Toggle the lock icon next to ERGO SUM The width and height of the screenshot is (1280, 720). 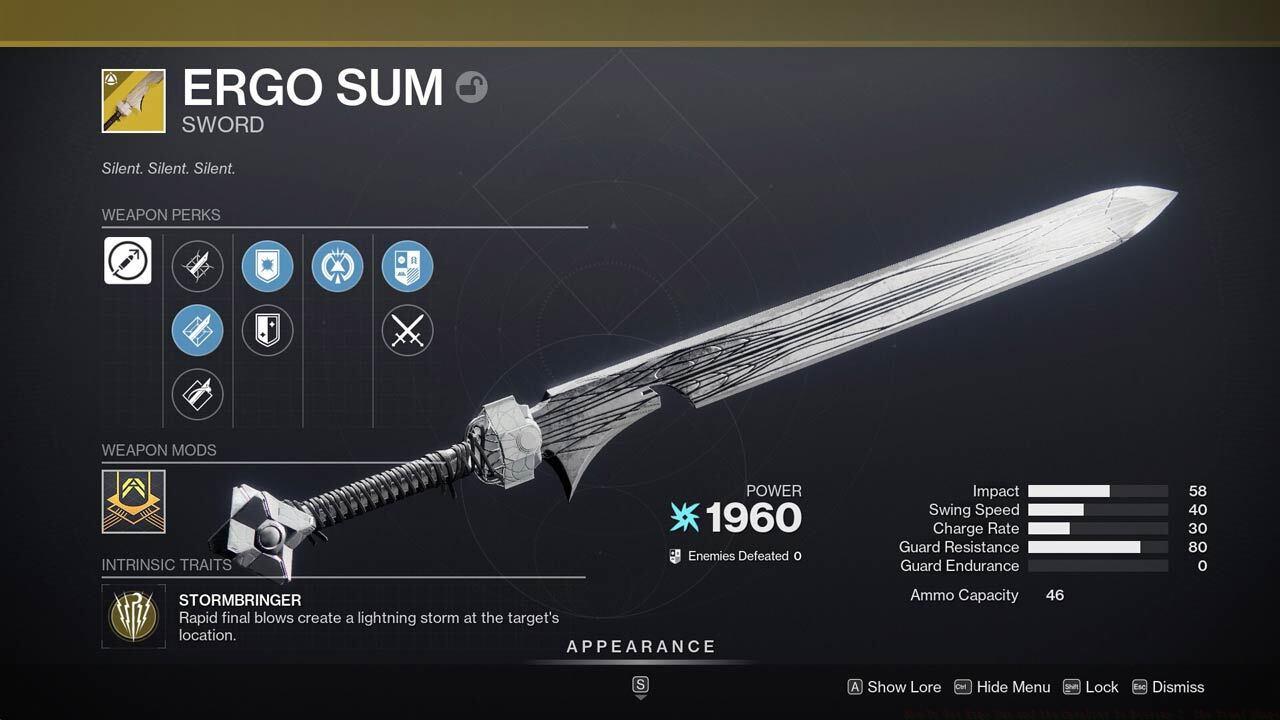[x=471, y=87]
